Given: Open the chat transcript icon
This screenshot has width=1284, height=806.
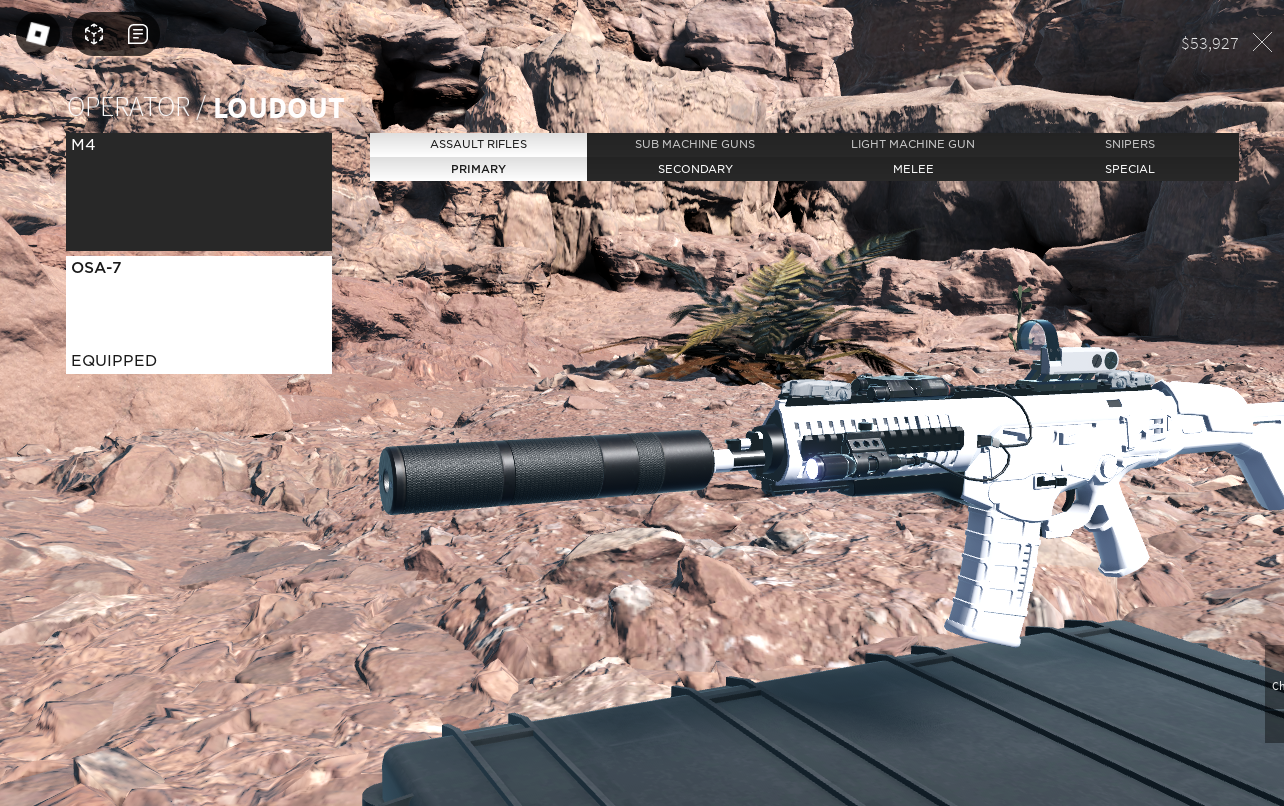Looking at the screenshot, I should [138, 33].
